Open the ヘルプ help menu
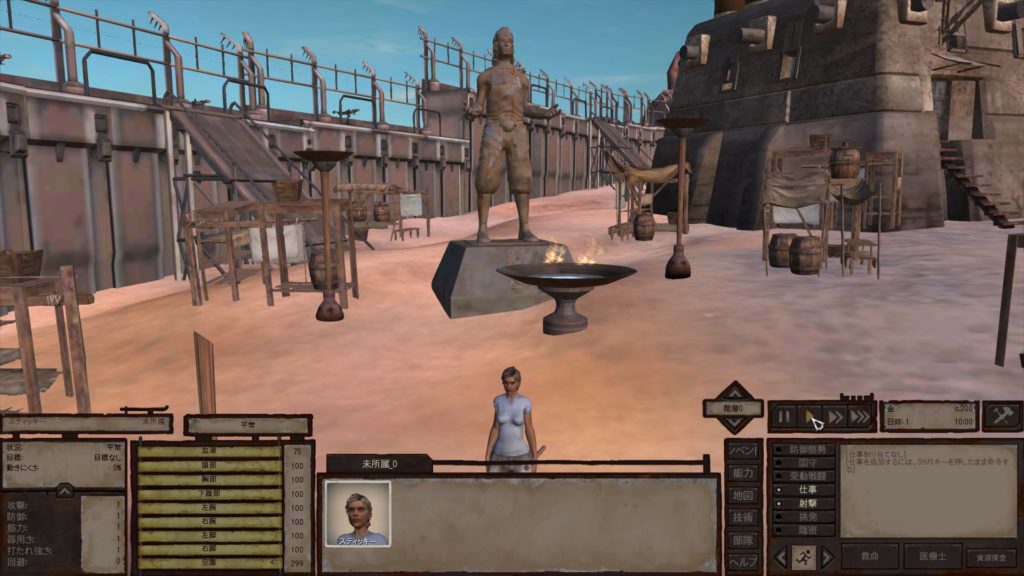Viewport: 1024px width, 576px height. (742, 561)
